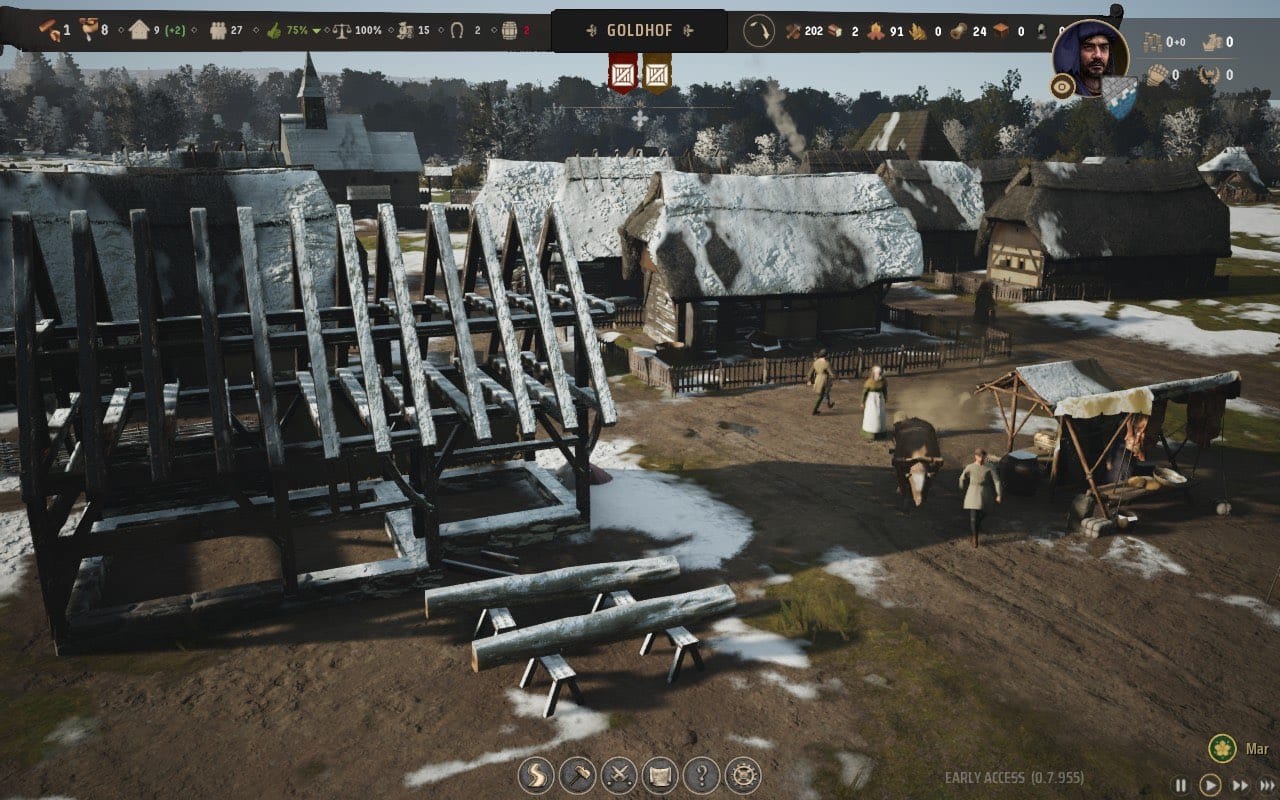This screenshot has height=800, width=1280.
Task: Open the lord portrait
Action: (1089, 57)
